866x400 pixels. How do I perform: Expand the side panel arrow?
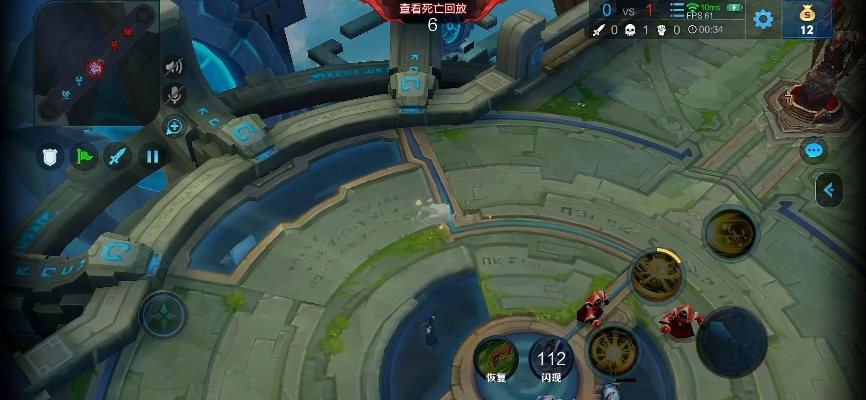pyautogui.click(x=828, y=189)
